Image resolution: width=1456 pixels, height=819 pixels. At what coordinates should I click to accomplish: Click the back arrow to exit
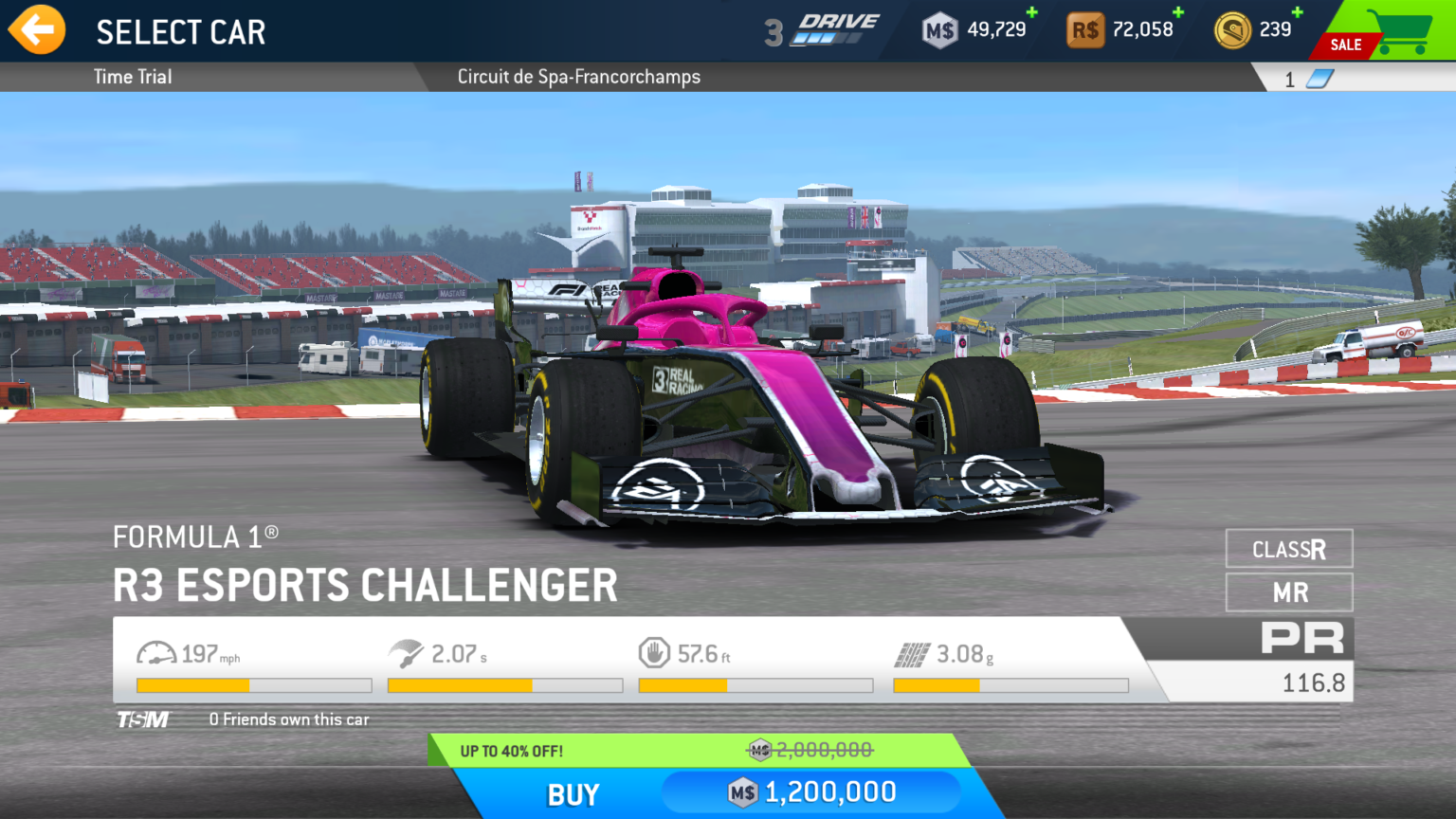[x=36, y=29]
